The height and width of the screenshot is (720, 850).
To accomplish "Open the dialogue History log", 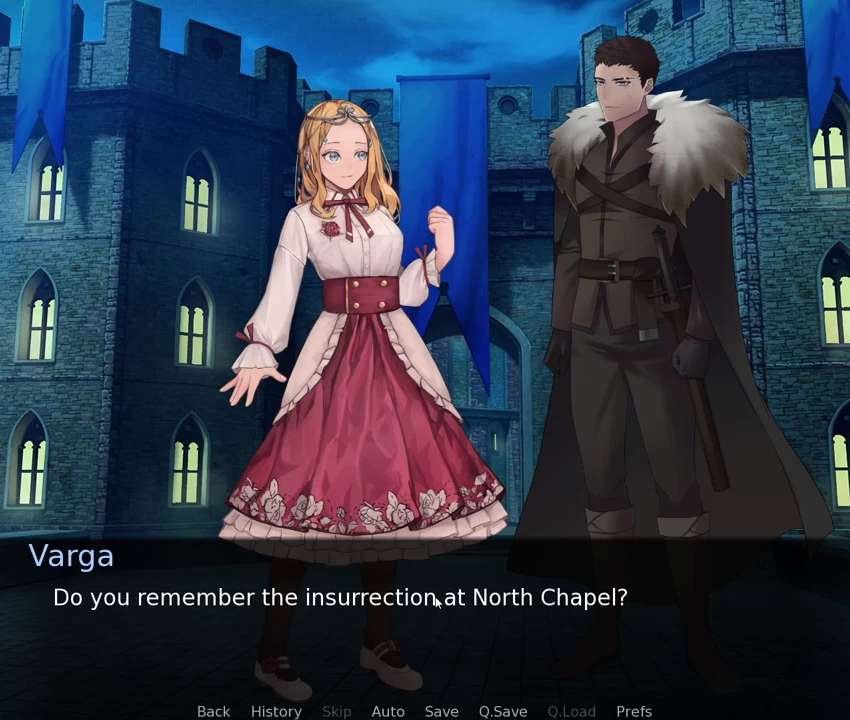I will point(276,711).
